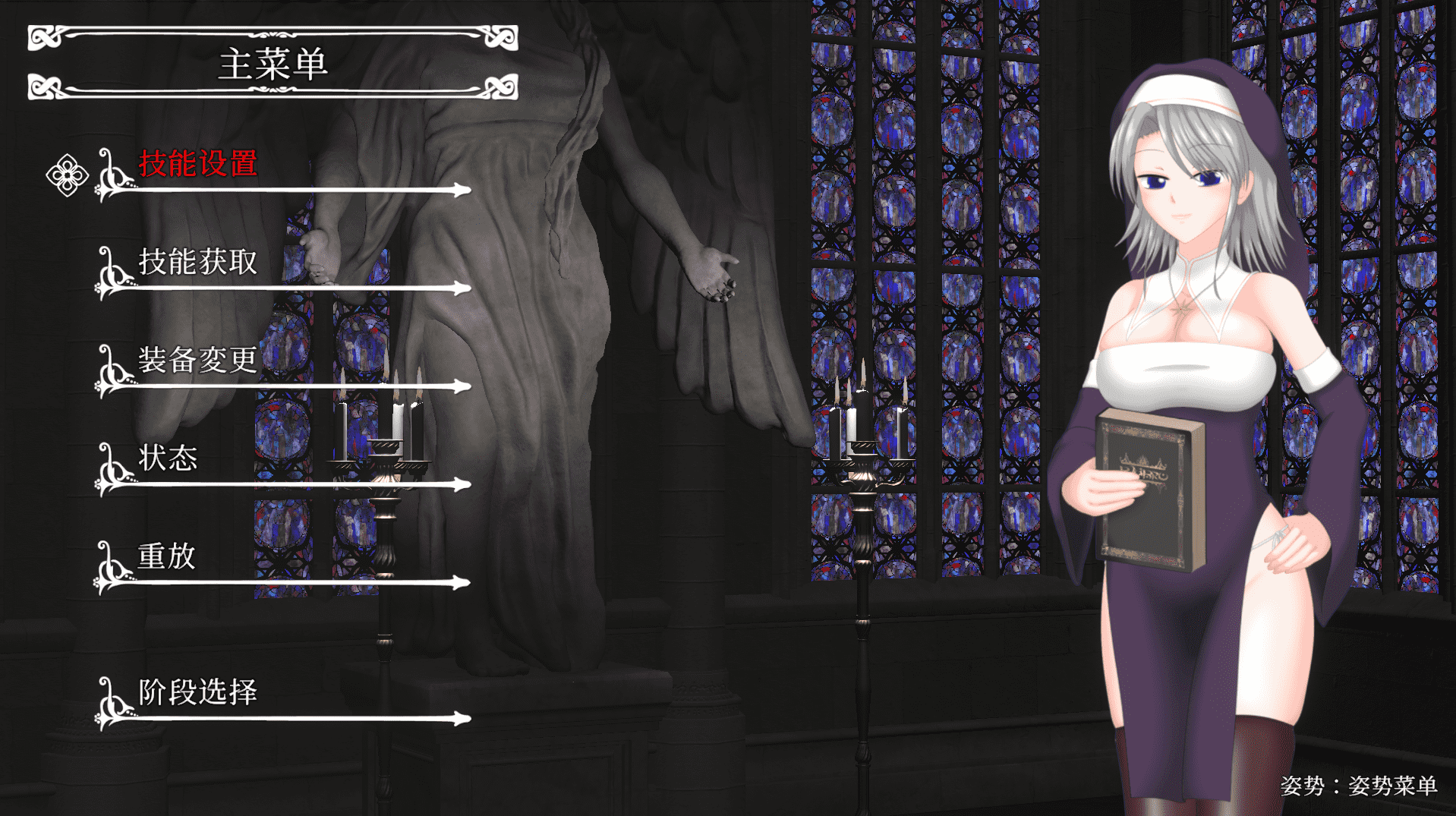Click the scroll ornament beside 重放
The height and width of the screenshot is (816, 1456).
(110, 568)
